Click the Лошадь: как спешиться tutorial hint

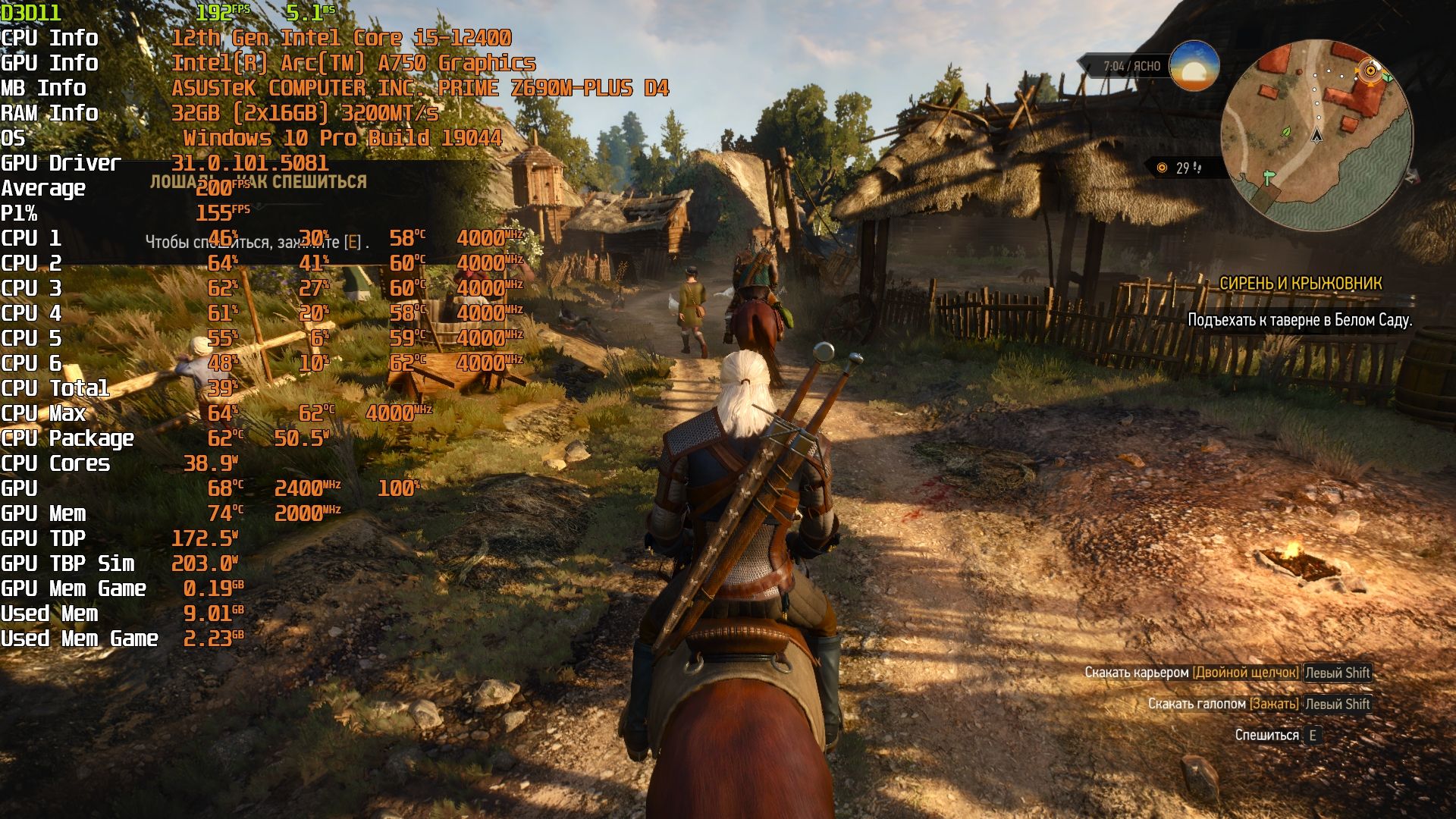(x=258, y=182)
